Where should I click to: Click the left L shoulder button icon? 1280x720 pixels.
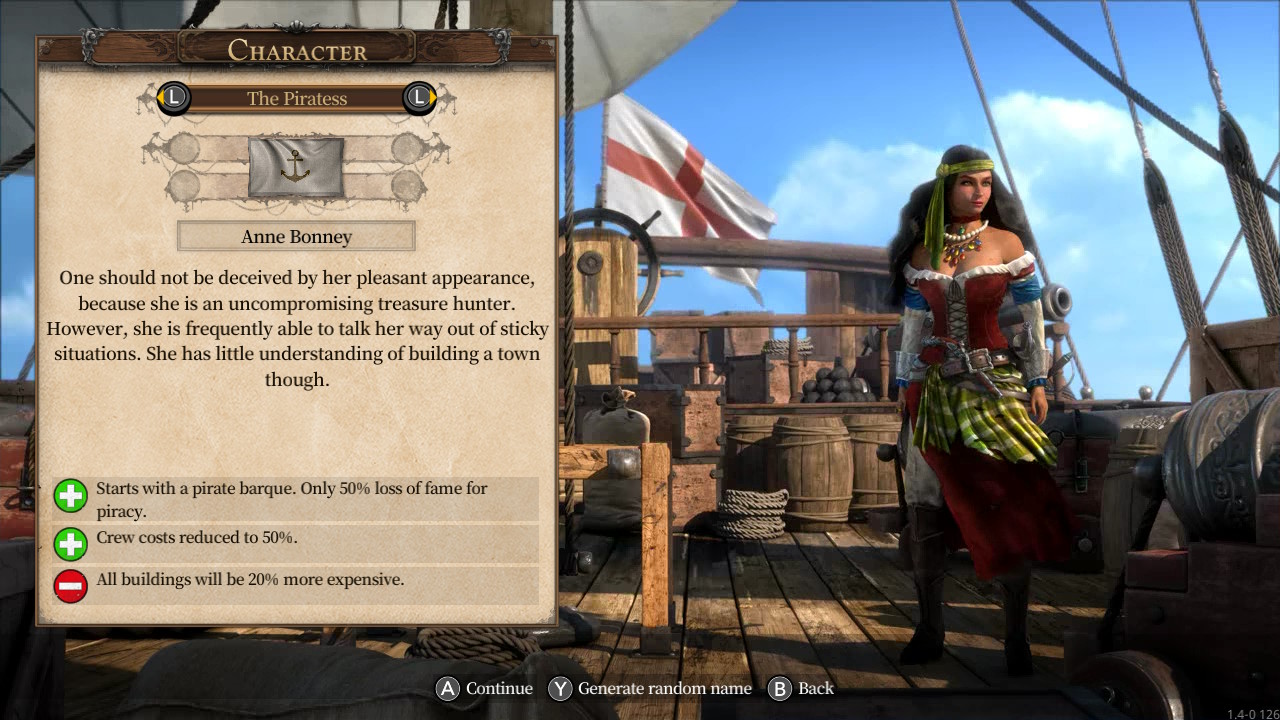point(173,99)
